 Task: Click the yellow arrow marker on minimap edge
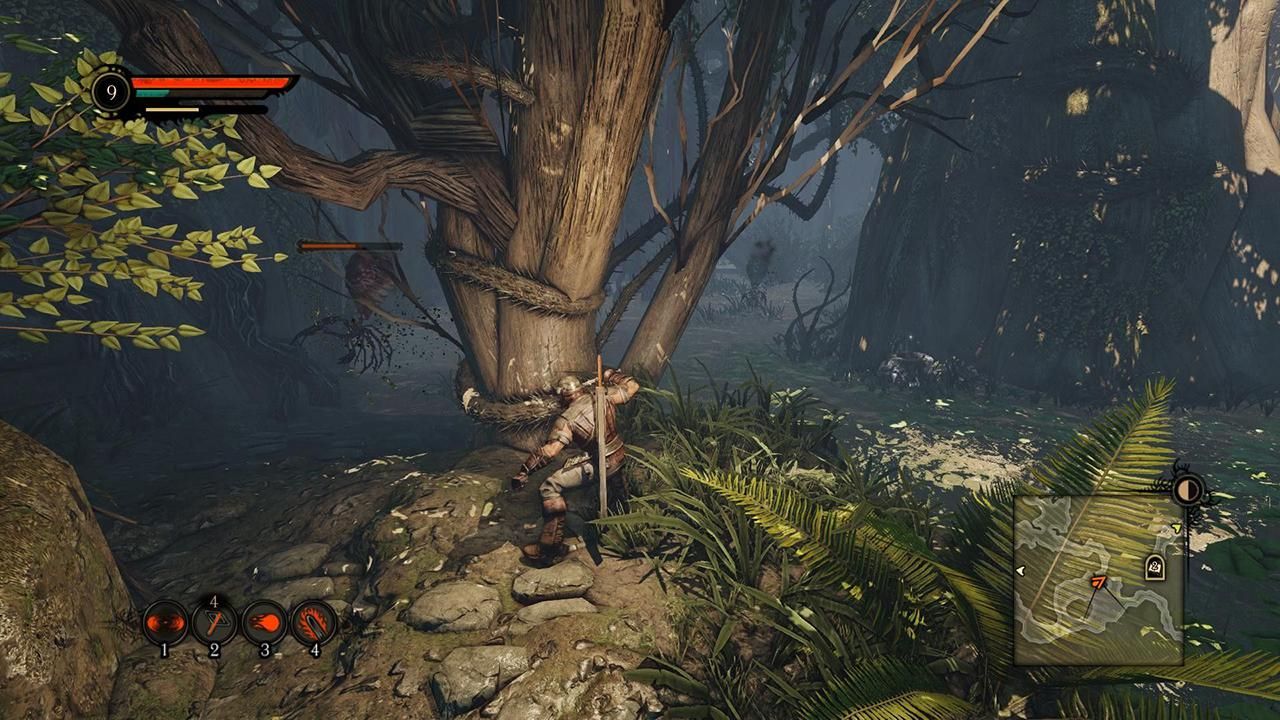pos(1177,528)
